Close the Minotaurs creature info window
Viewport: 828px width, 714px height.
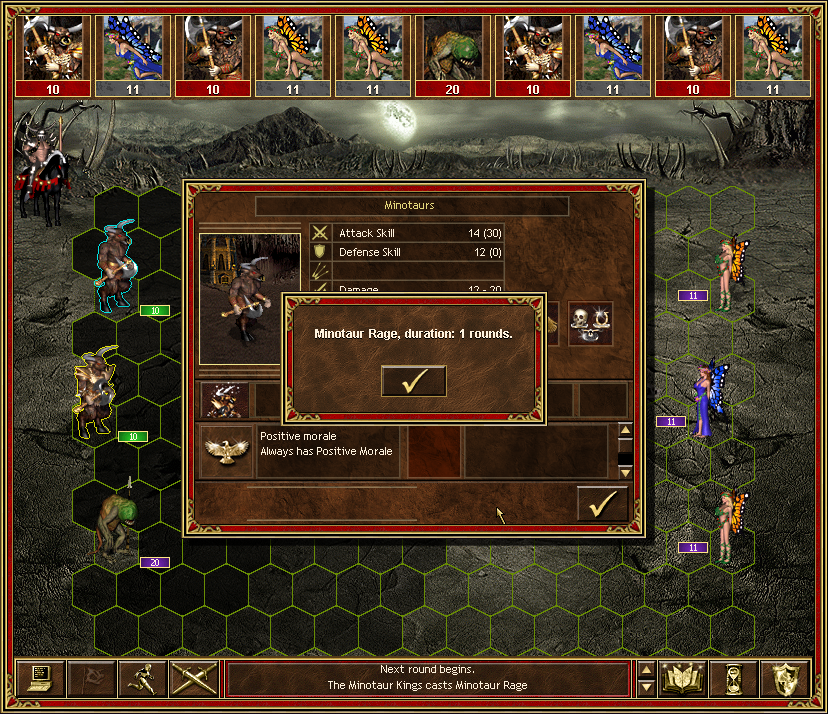602,504
